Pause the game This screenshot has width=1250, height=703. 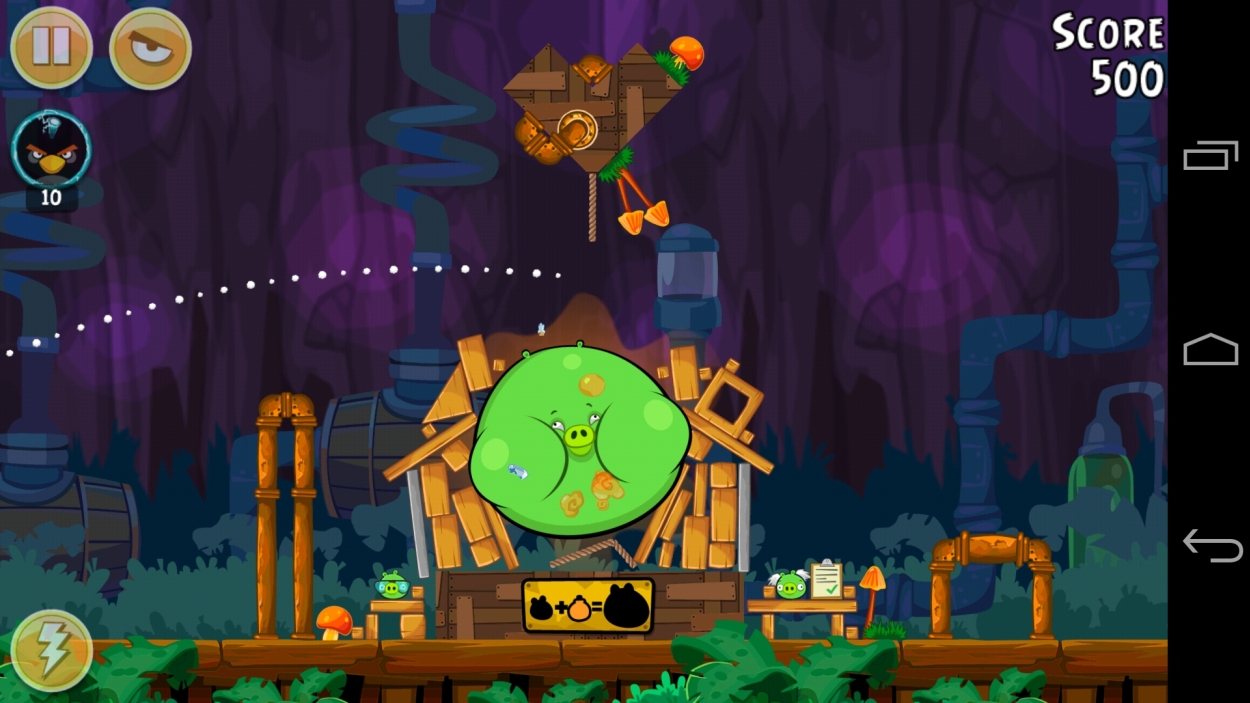tap(51, 47)
